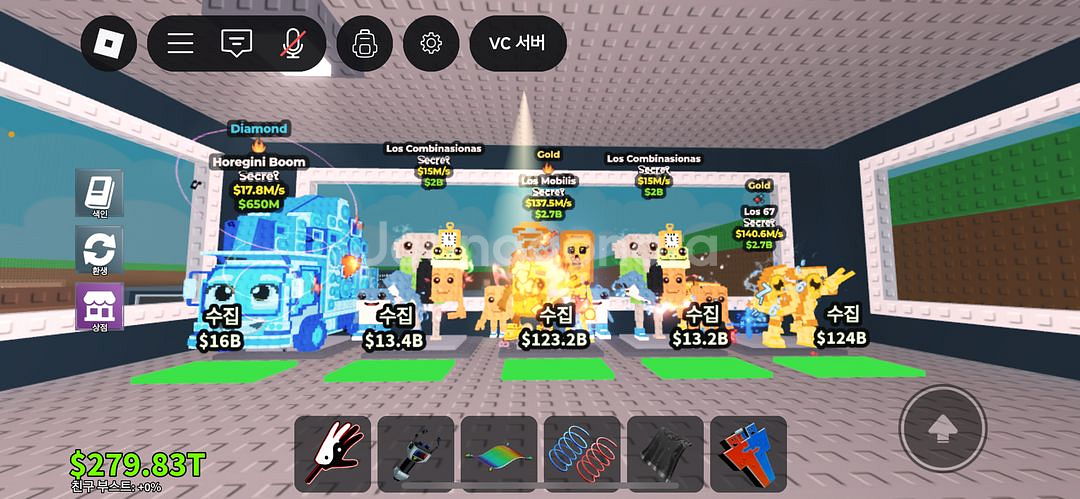Open the hamburger list menu

point(181,44)
